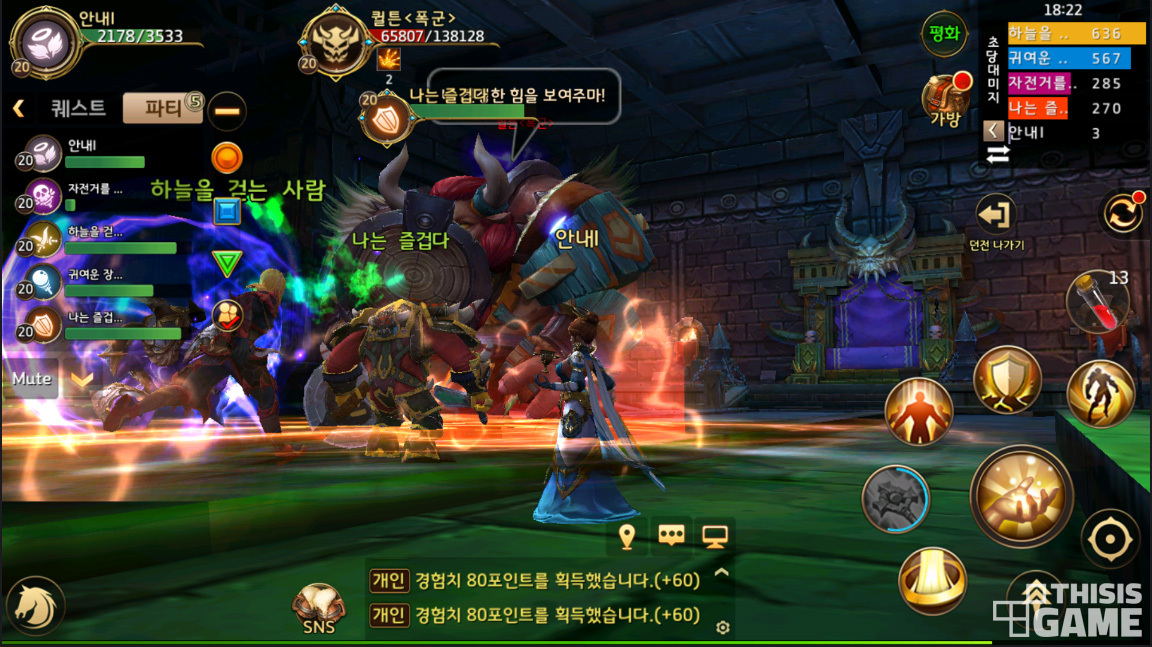The image size is (1152, 647).
Task: Select the orange circle raid marker
Action: tap(227, 157)
